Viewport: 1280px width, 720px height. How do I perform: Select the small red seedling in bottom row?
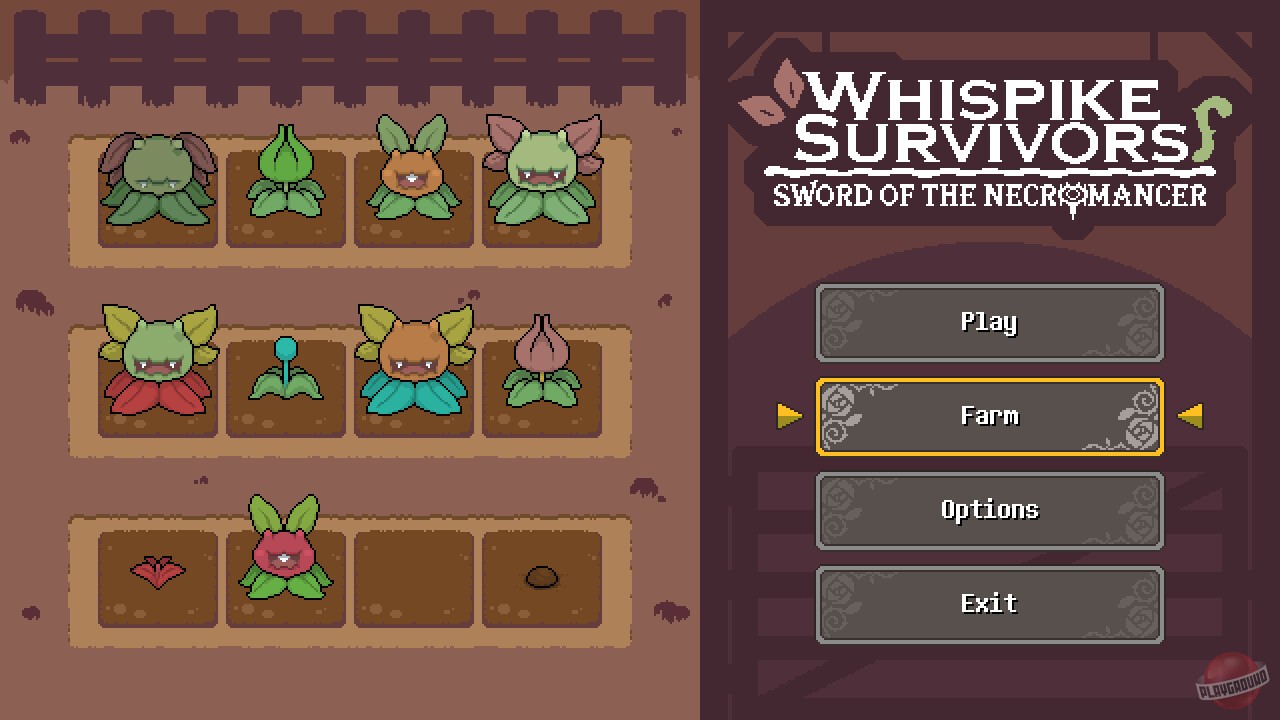point(158,570)
